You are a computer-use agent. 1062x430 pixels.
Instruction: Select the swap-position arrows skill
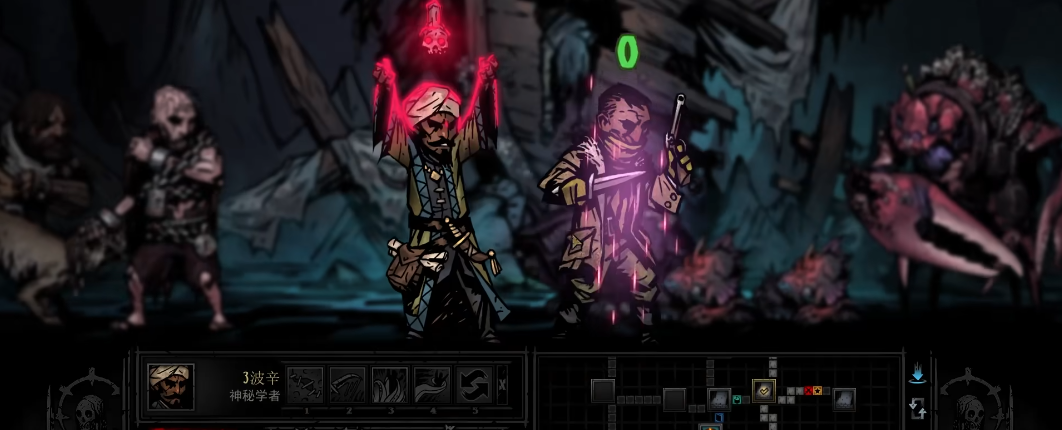point(473,385)
